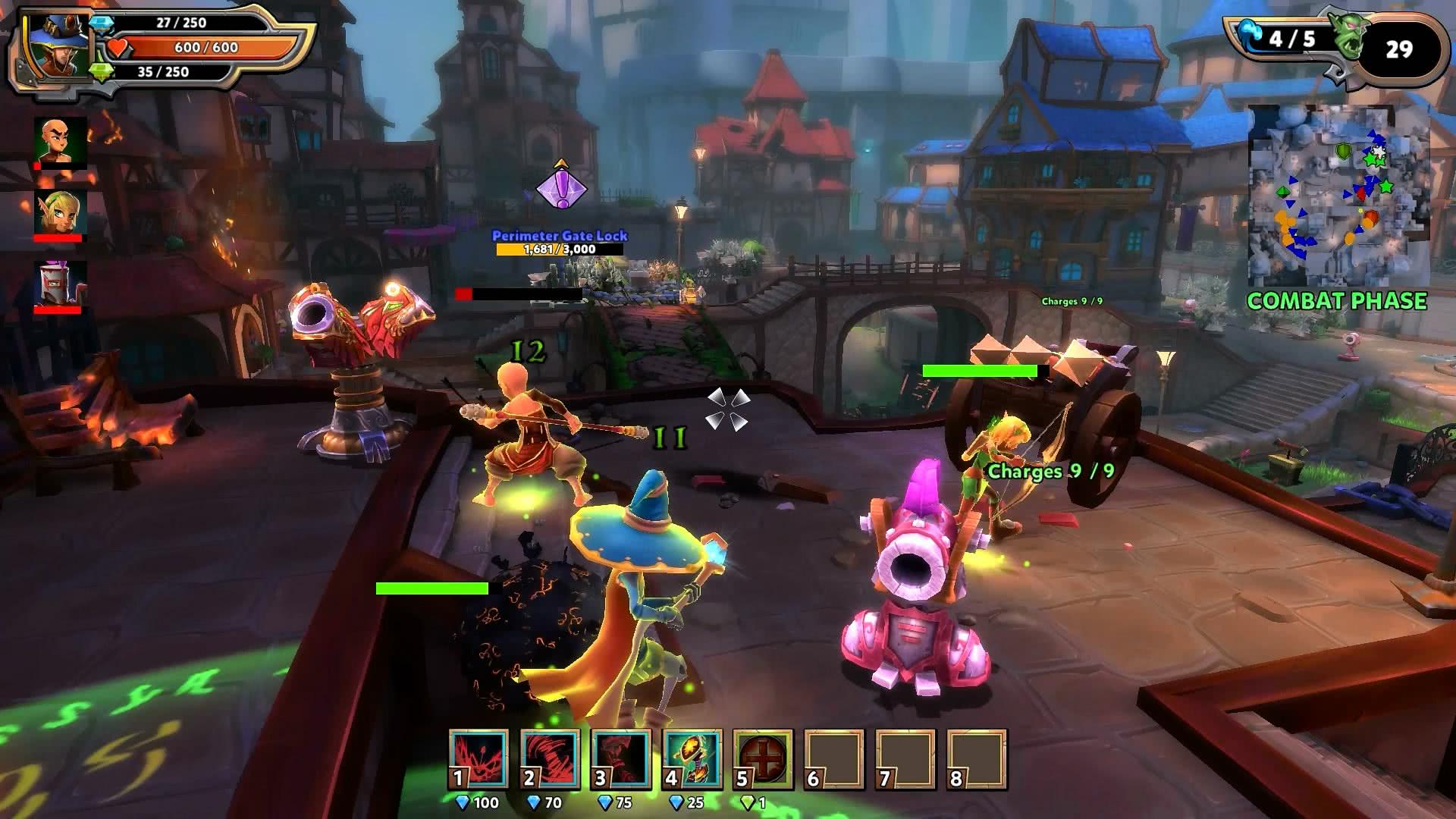Activate hotbar slot 1 costing 100 mana
The image size is (1456, 819).
(479, 760)
